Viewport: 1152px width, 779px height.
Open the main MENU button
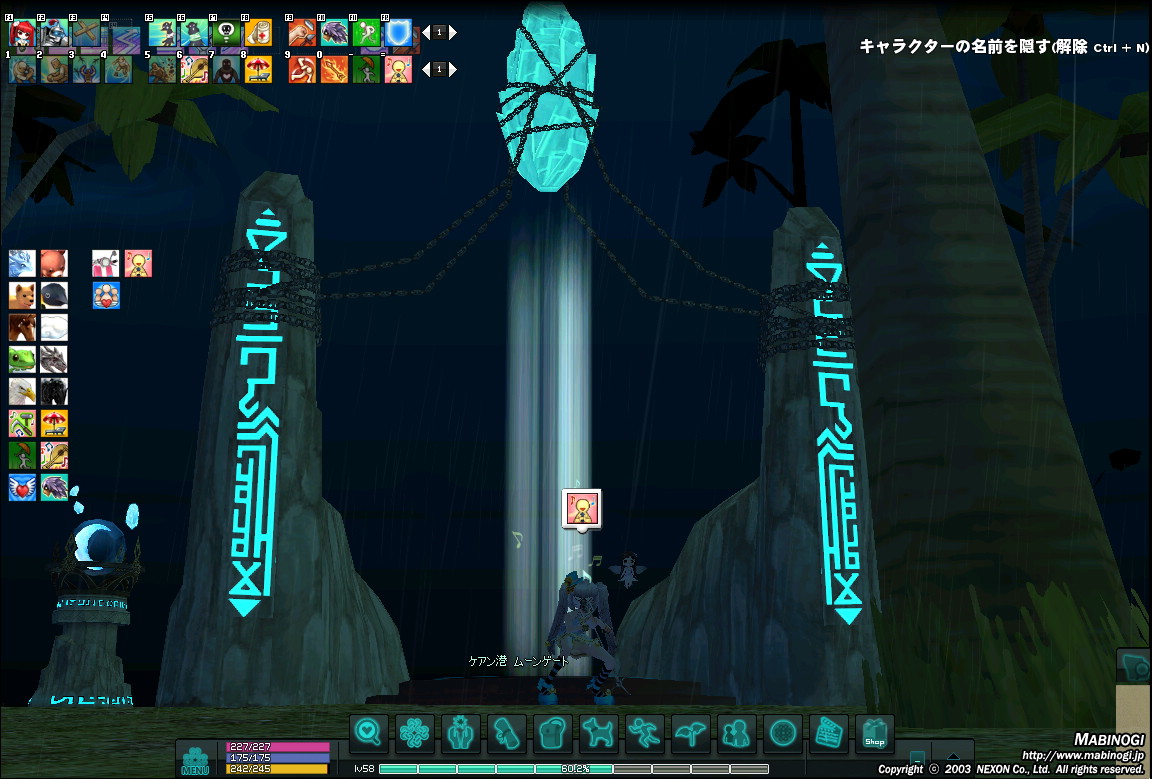point(195,759)
